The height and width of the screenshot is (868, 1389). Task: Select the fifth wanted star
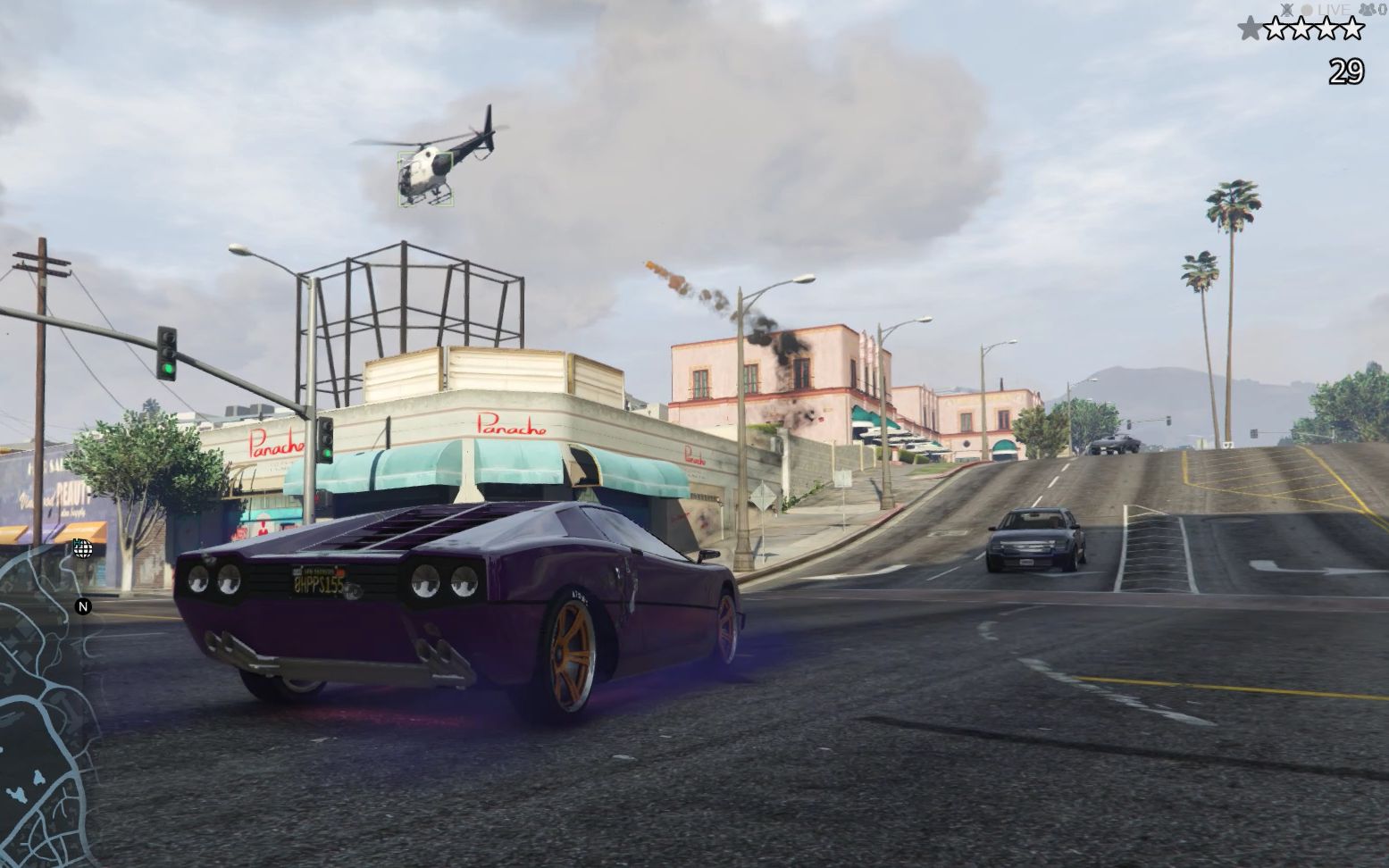1353,28
